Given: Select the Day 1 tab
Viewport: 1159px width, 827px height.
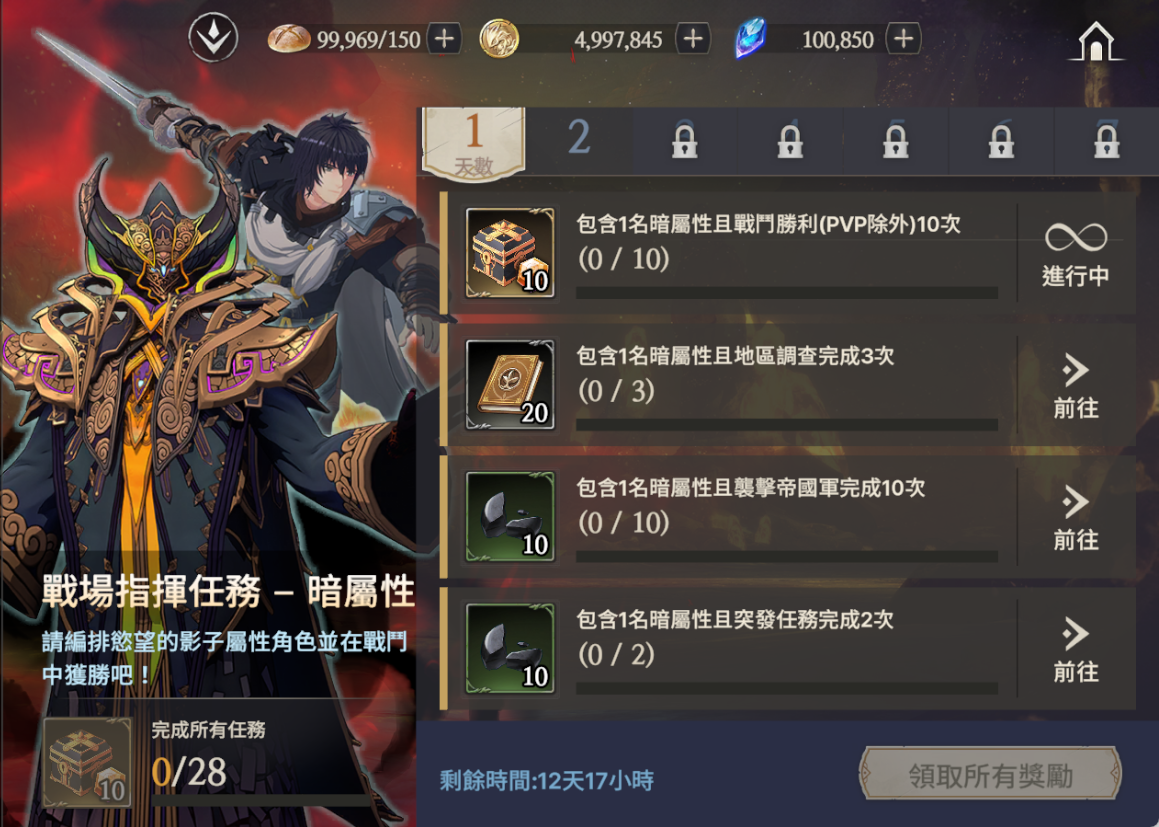Looking at the screenshot, I should point(474,142).
